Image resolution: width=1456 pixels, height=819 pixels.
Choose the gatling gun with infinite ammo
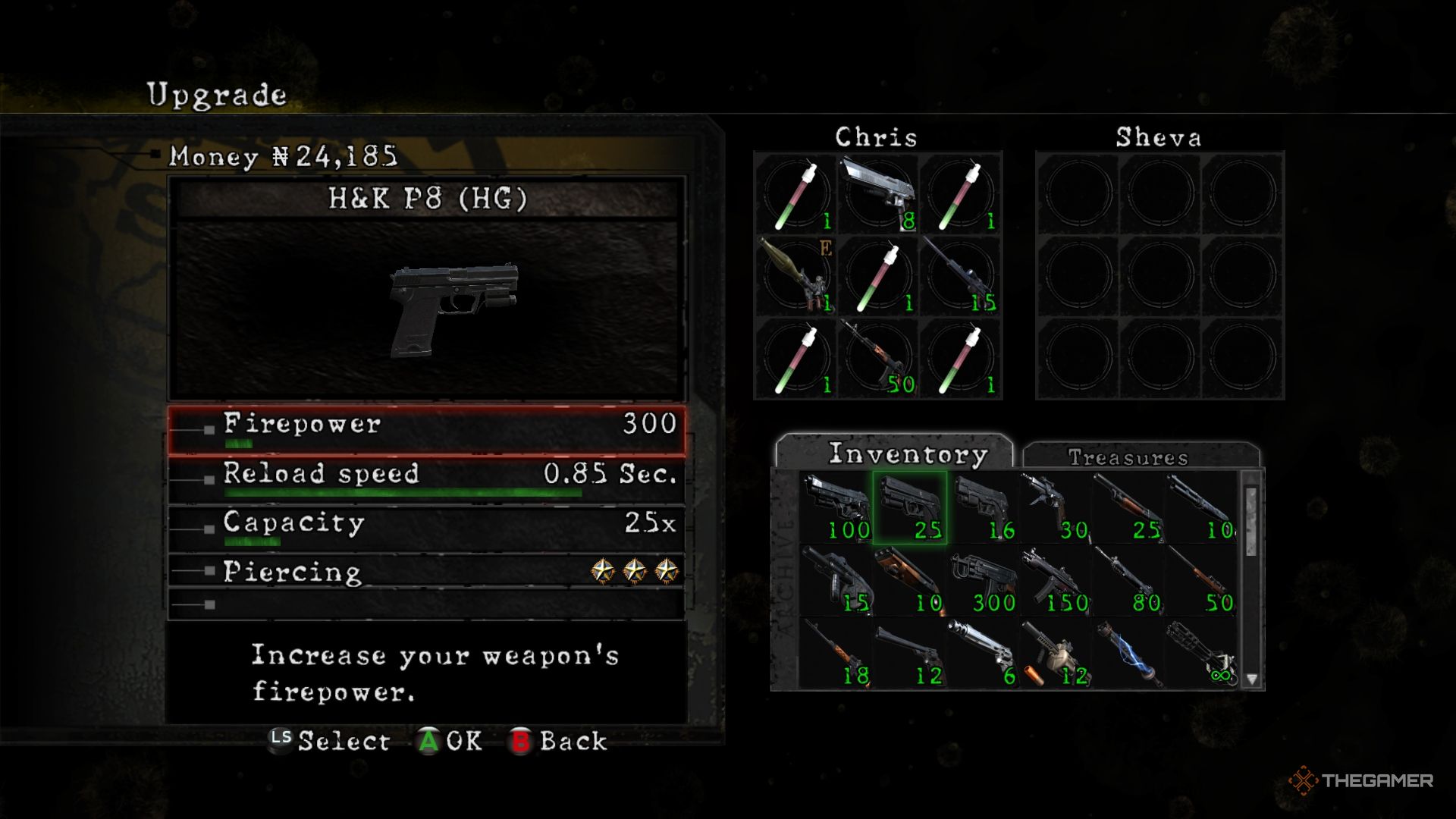pyautogui.click(x=1200, y=654)
